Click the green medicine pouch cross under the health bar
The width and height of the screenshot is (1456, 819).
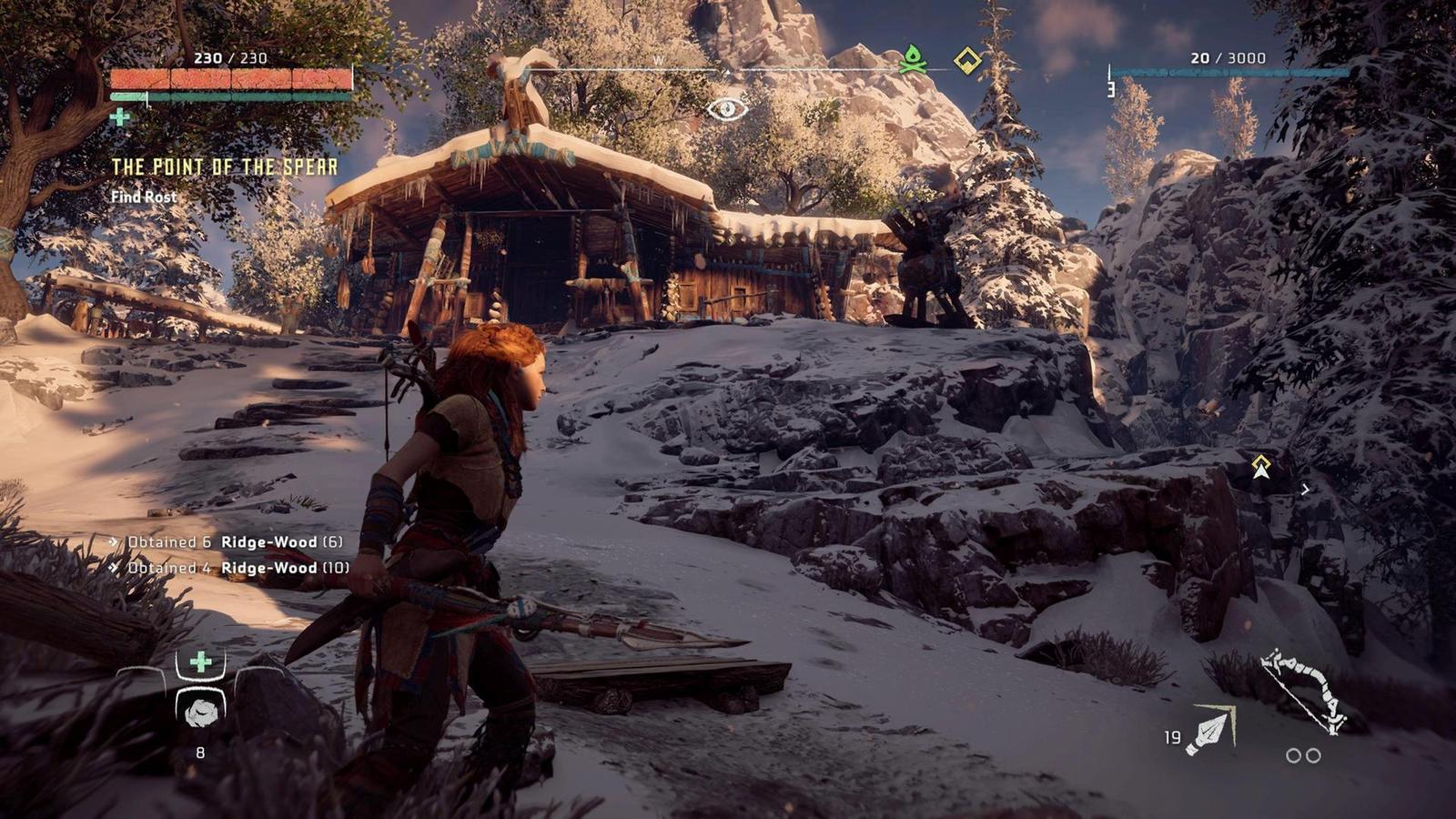(119, 116)
